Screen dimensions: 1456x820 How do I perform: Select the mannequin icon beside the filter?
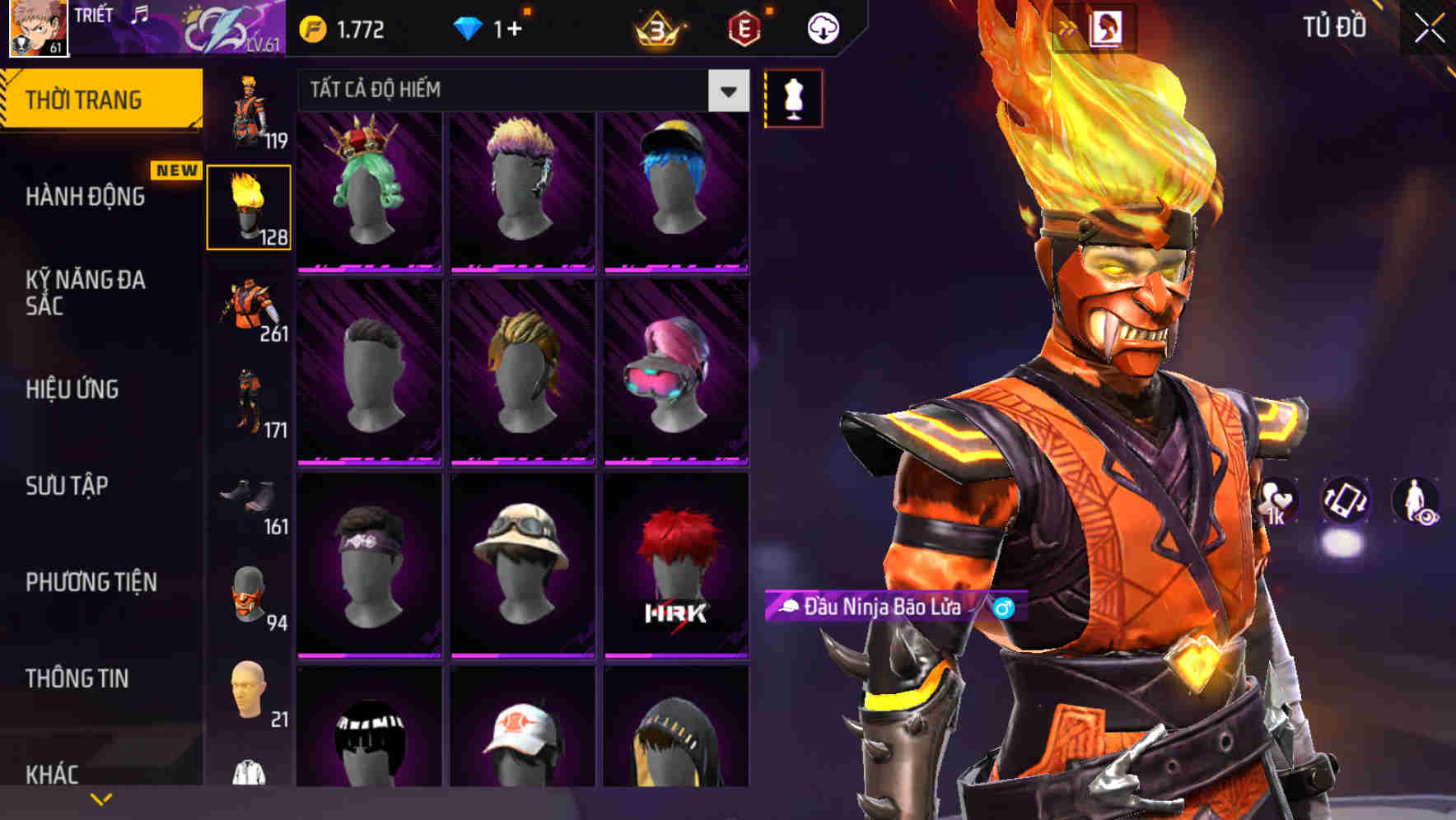click(792, 97)
